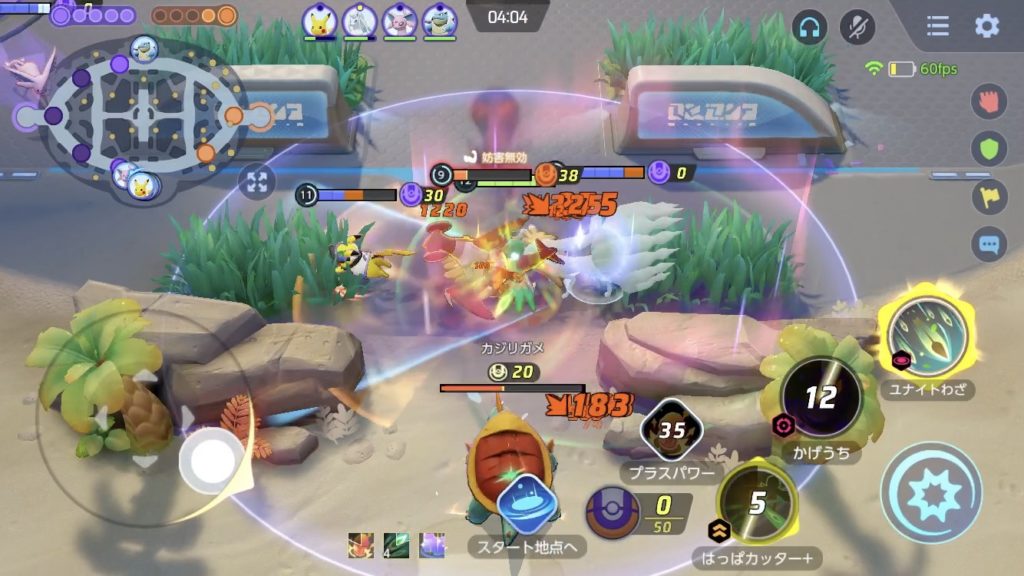Use the かげうち move on cooldown
This screenshot has width=1024, height=576.
coord(820,398)
